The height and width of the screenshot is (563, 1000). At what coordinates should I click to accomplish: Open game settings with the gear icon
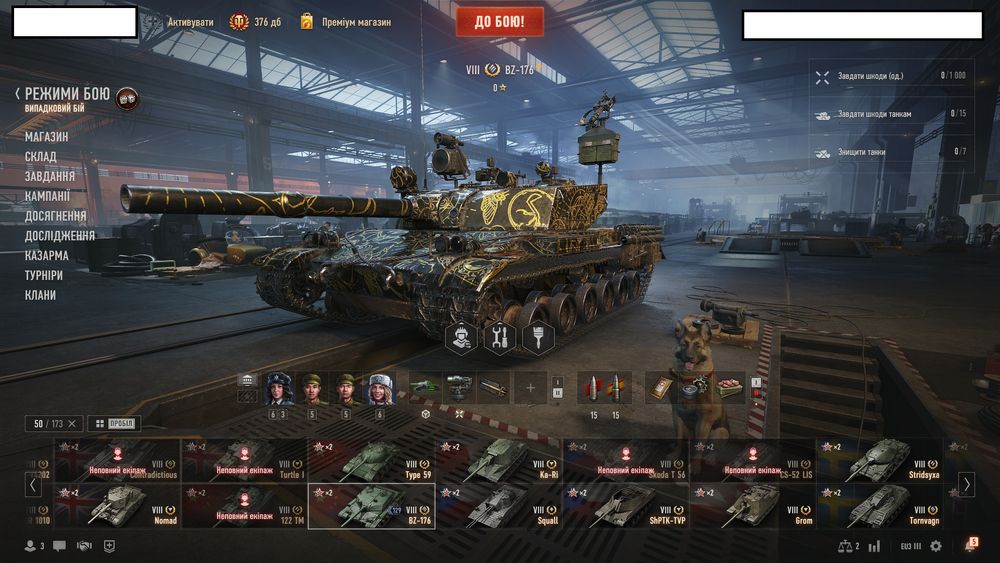click(x=936, y=546)
